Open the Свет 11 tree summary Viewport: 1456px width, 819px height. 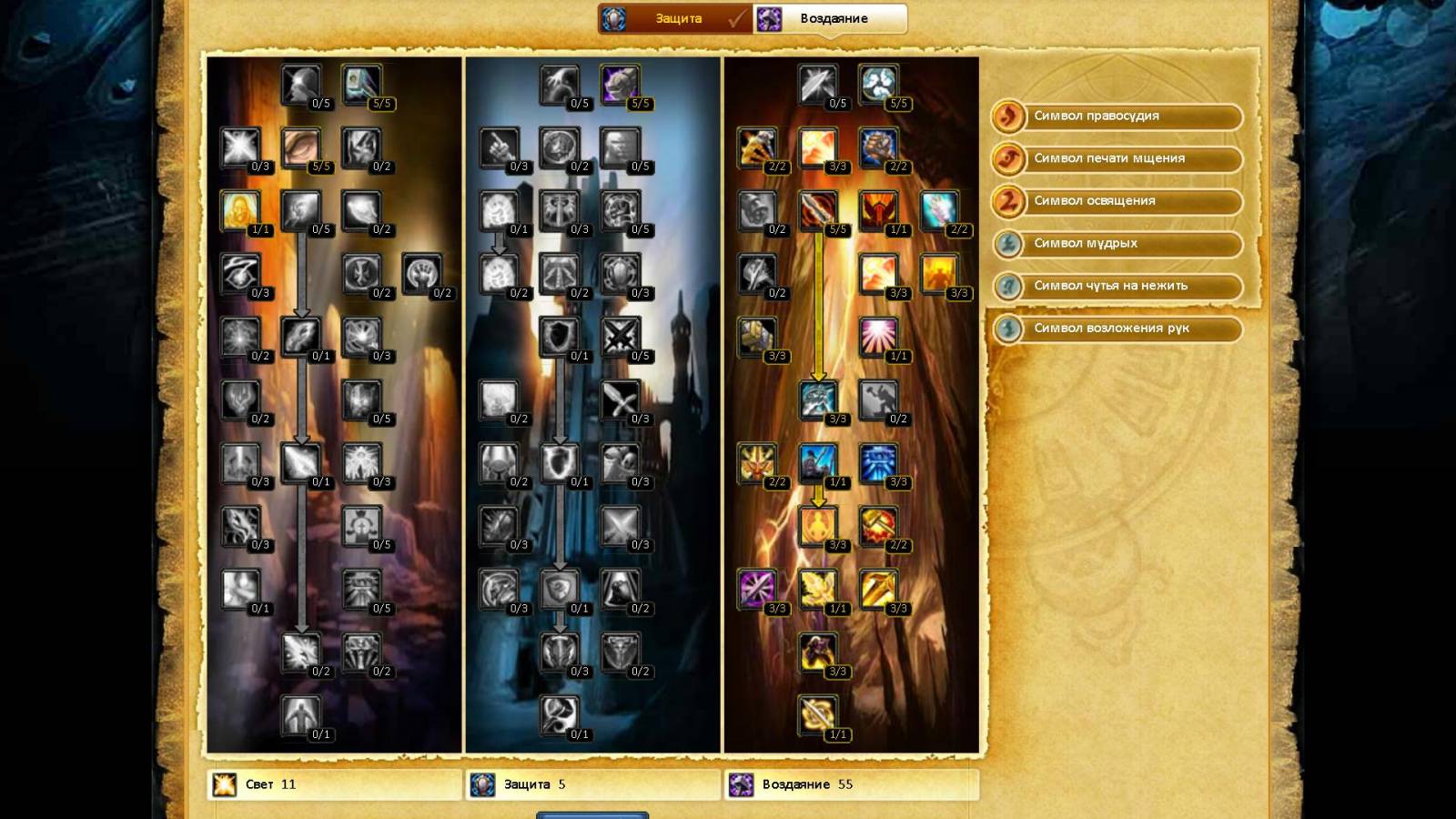(x=334, y=784)
